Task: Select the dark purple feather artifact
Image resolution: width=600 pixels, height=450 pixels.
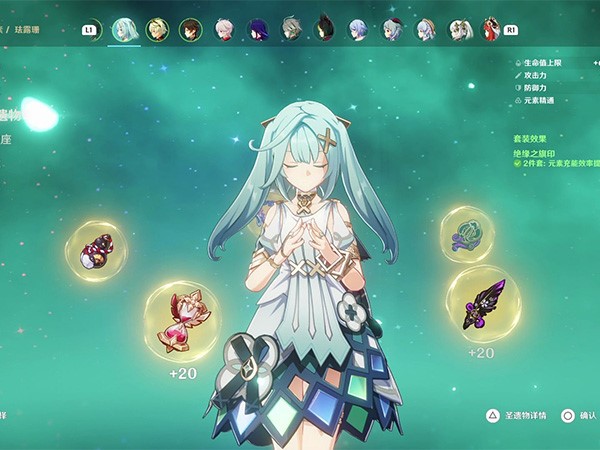Action: point(482,304)
